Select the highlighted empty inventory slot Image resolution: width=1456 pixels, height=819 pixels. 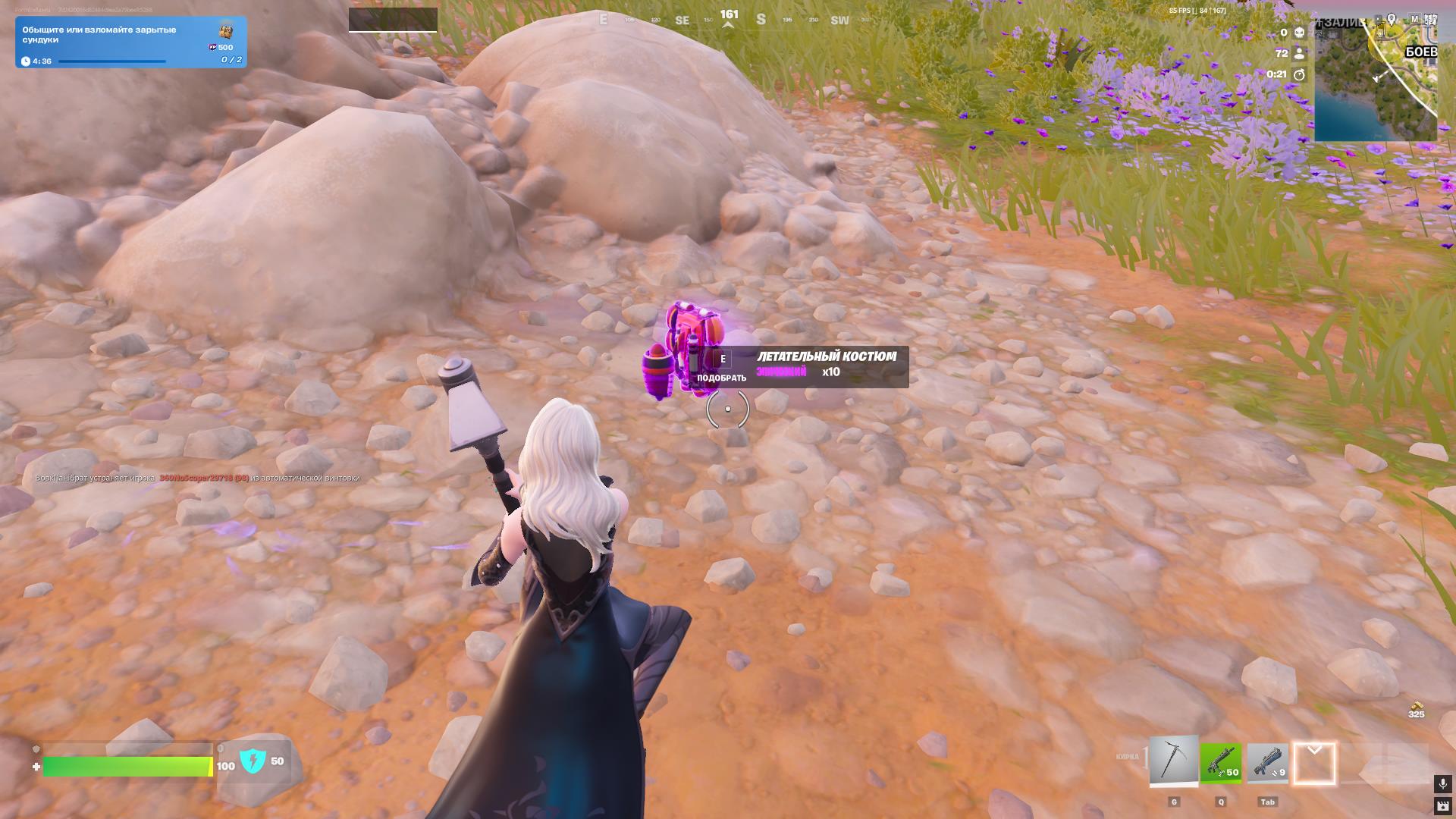(1314, 763)
